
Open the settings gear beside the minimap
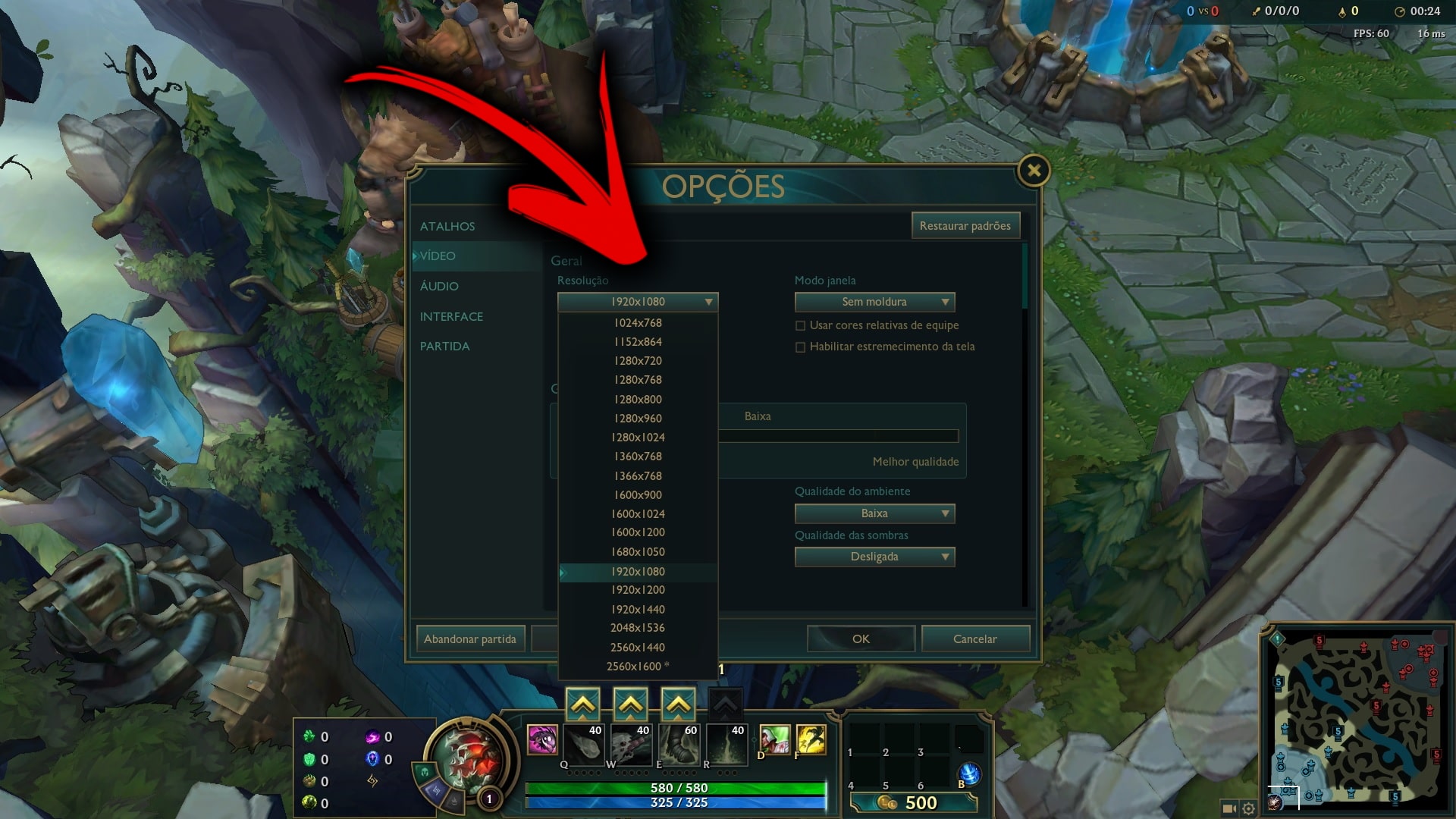[1247, 808]
